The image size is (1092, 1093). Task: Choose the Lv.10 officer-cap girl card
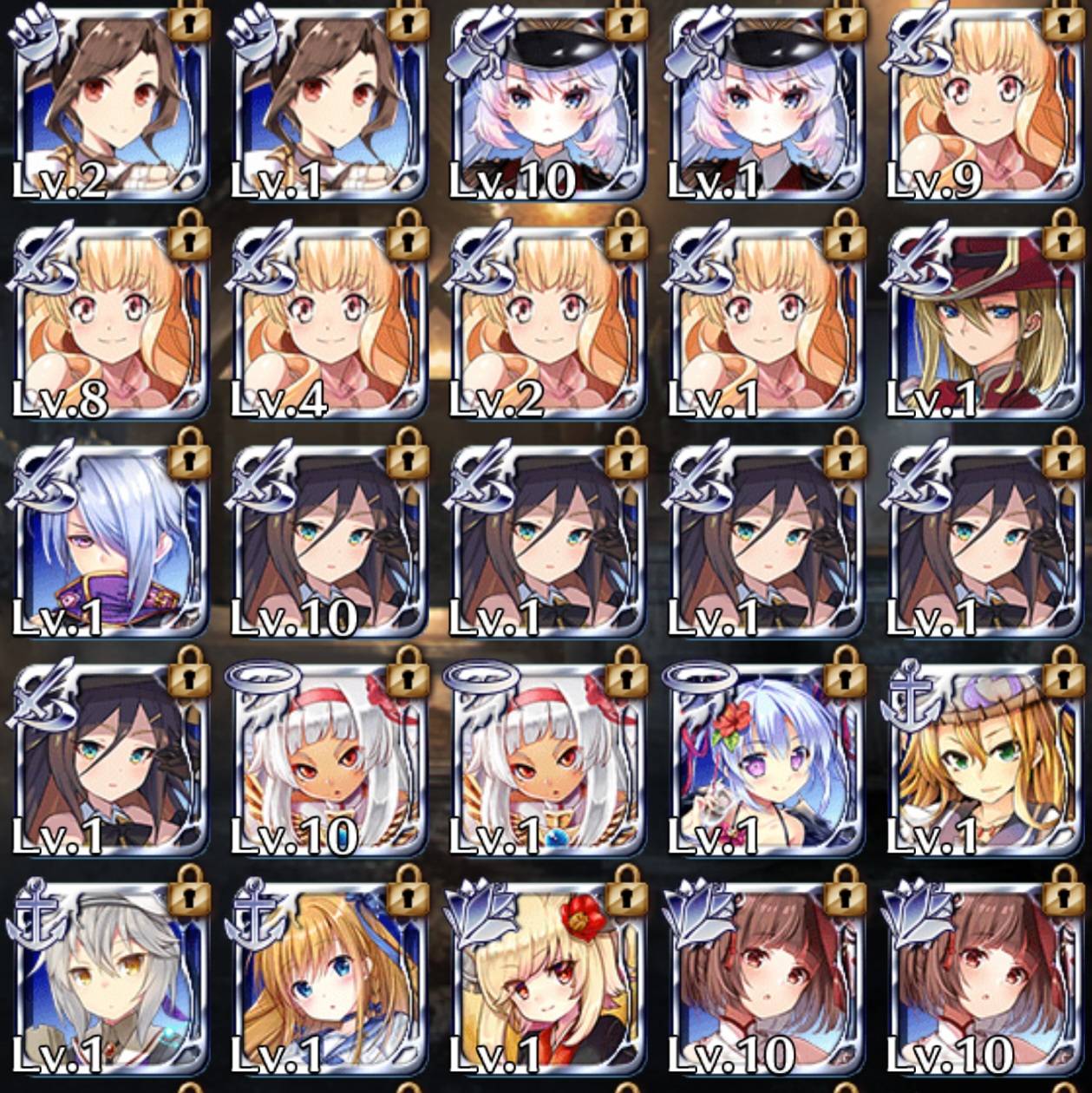click(x=546, y=104)
